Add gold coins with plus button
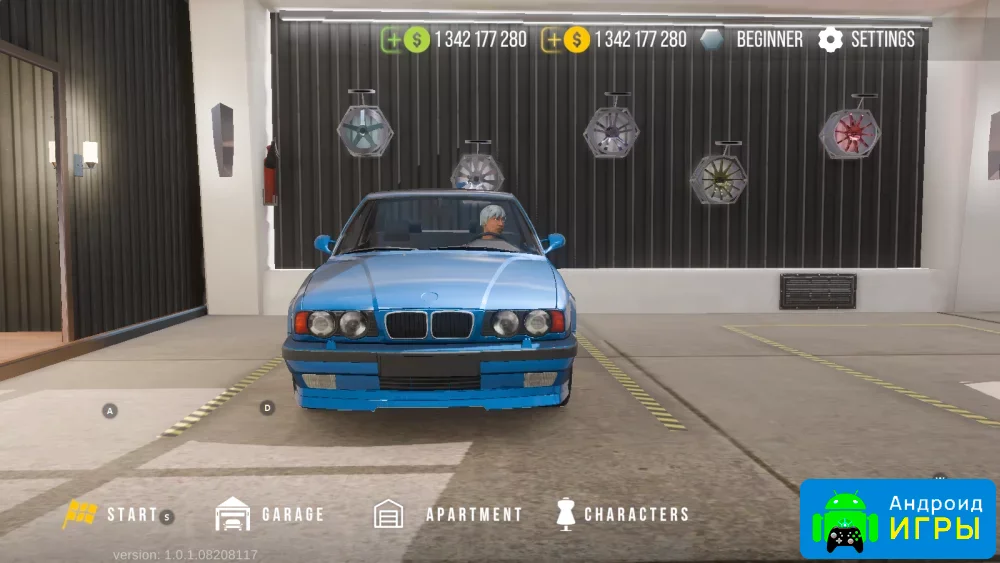The height and width of the screenshot is (563, 1000). [551, 40]
